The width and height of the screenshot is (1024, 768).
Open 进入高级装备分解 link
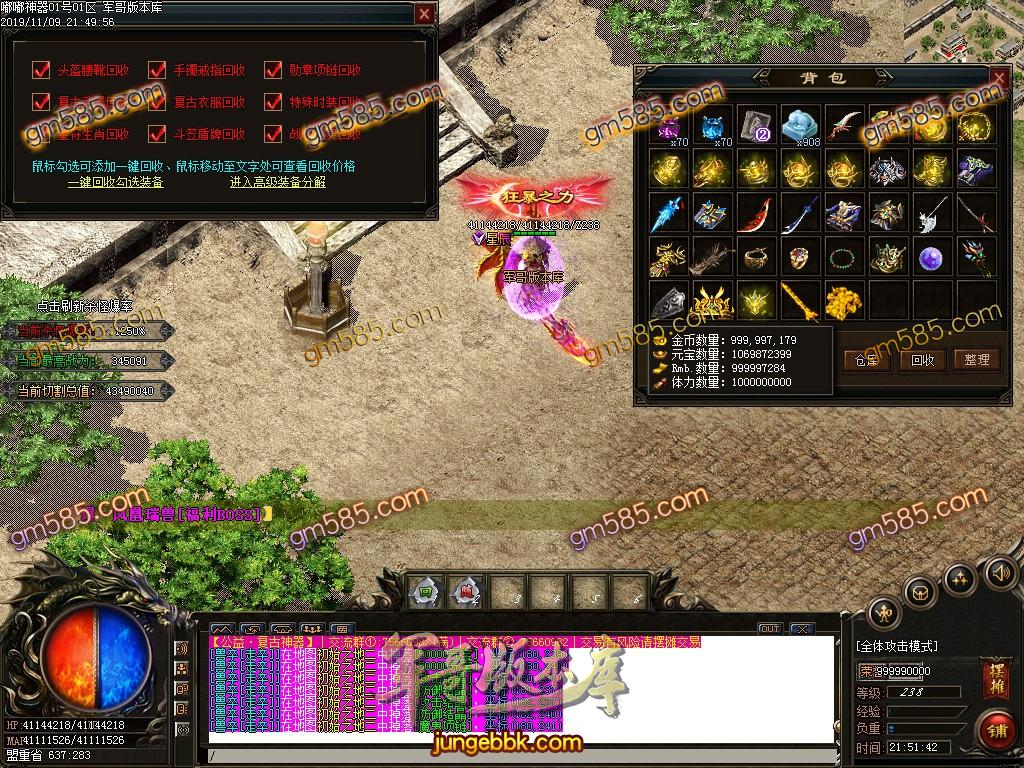pos(277,182)
